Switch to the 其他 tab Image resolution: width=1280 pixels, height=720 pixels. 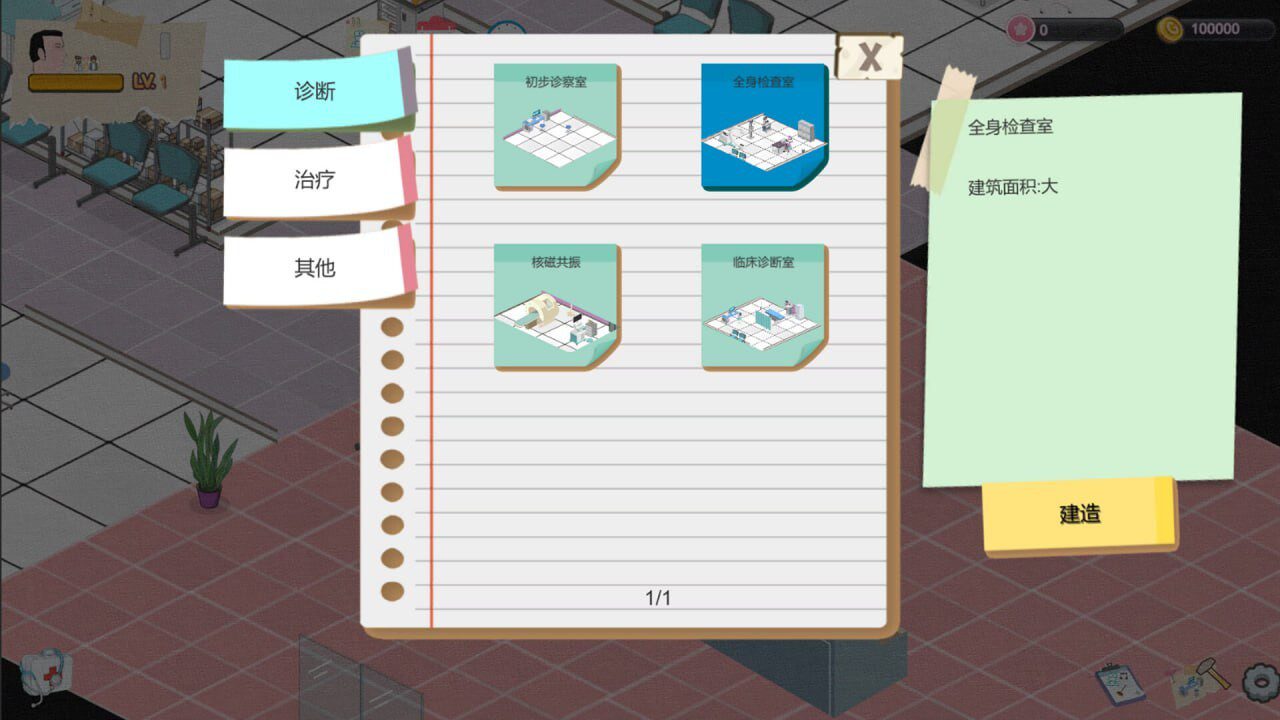[x=314, y=266]
